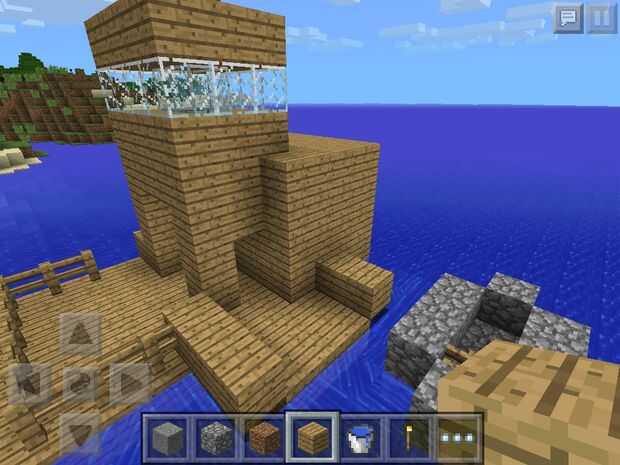The height and width of the screenshot is (465, 620).
Task: Tap the move left arrow
Action: (29, 383)
